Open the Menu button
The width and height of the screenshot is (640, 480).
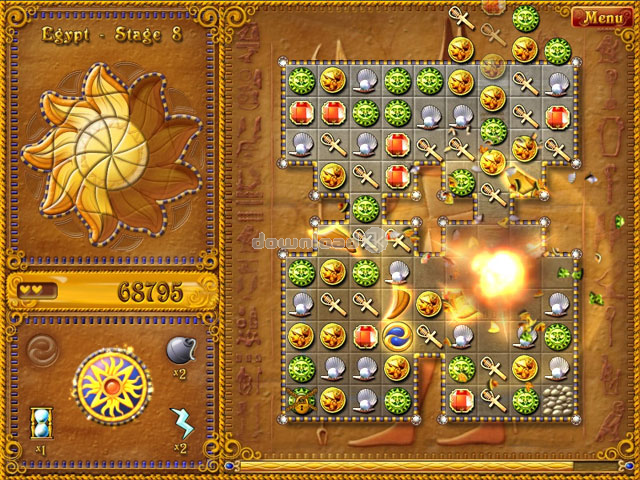tap(602, 17)
